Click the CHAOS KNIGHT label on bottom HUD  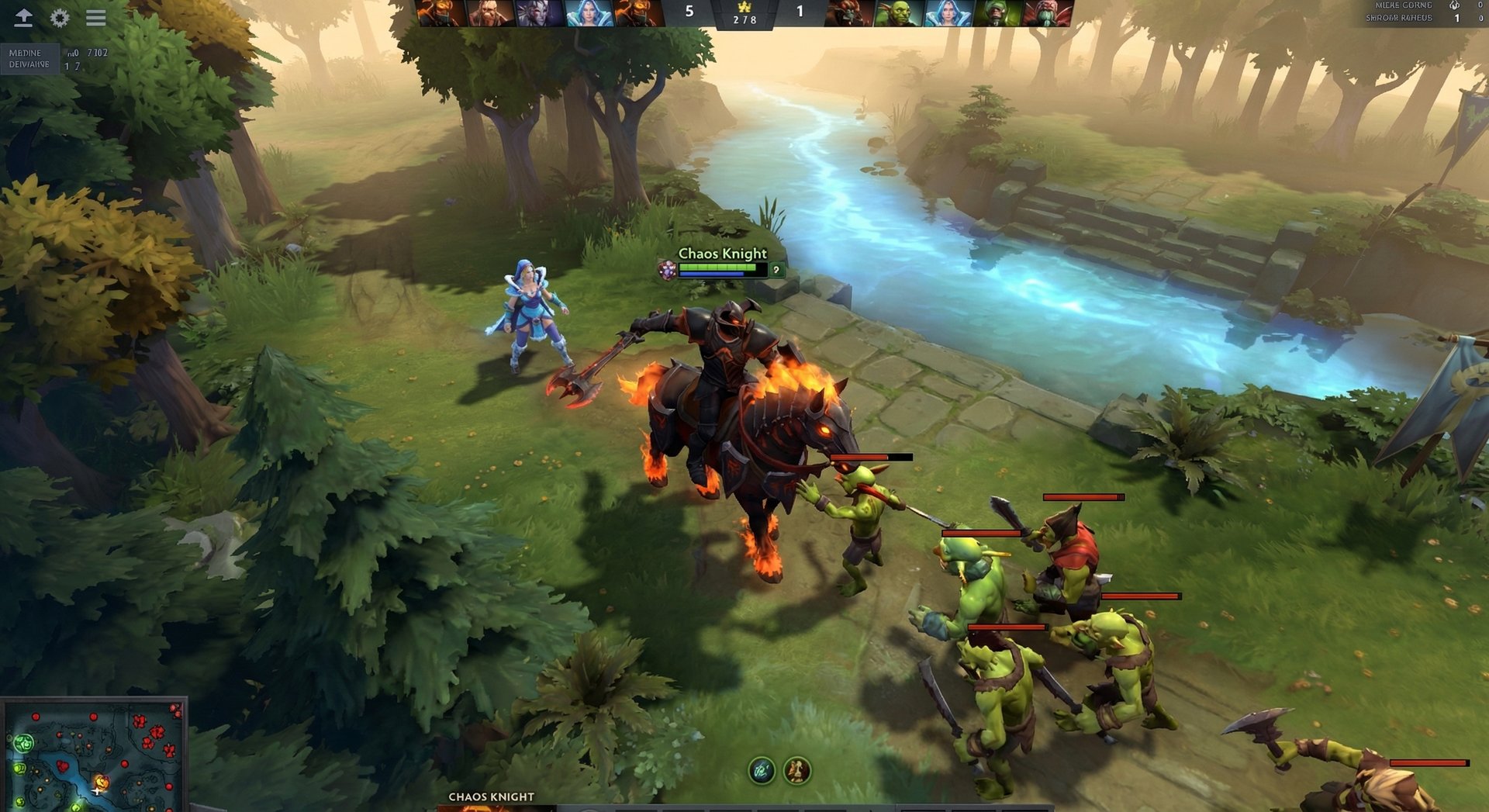pyautogui.click(x=490, y=796)
